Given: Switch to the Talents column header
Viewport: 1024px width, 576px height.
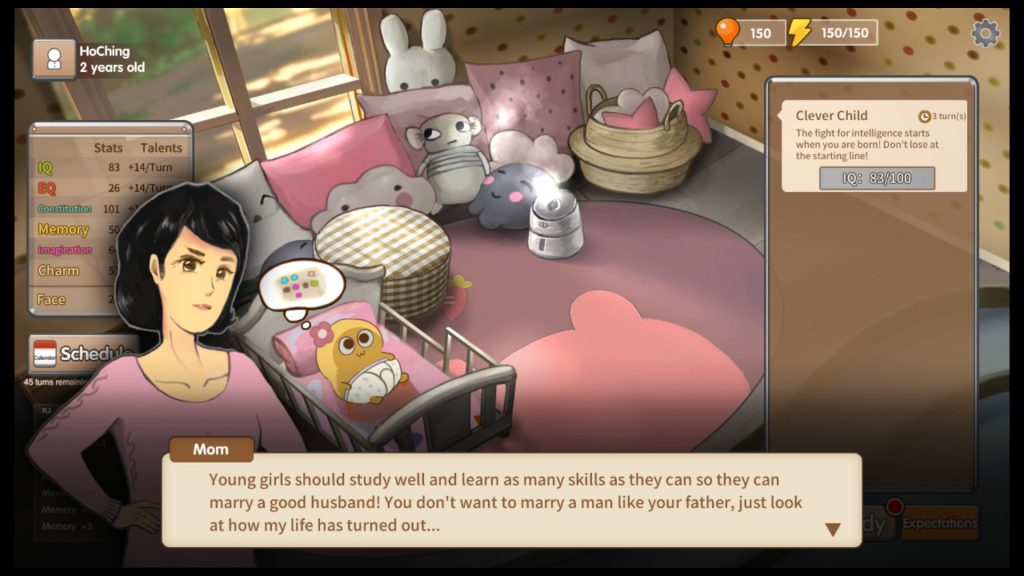Looking at the screenshot, I should pos(160,148).
